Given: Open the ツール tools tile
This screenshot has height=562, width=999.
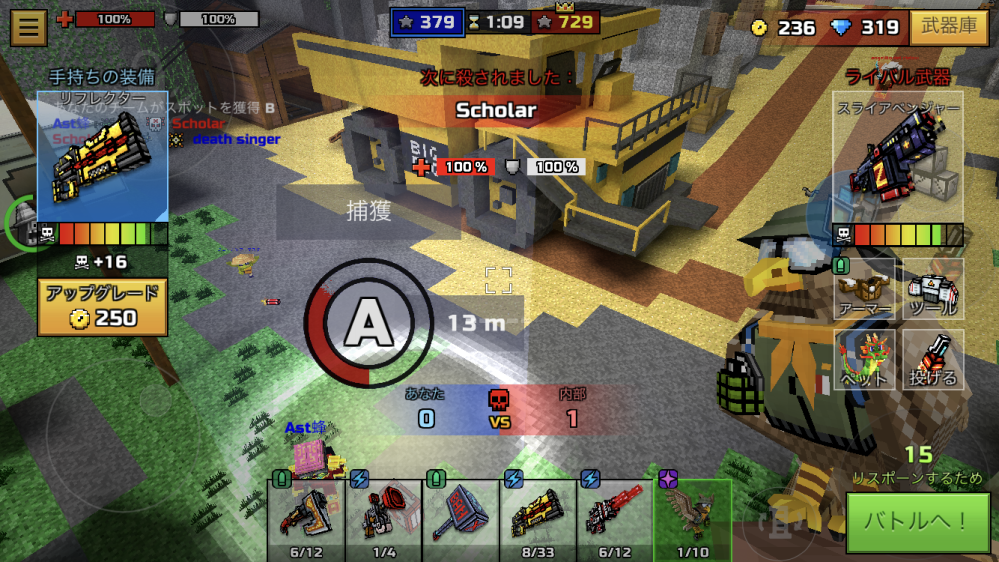Looking at the screenshot, I should coord(934,290).
